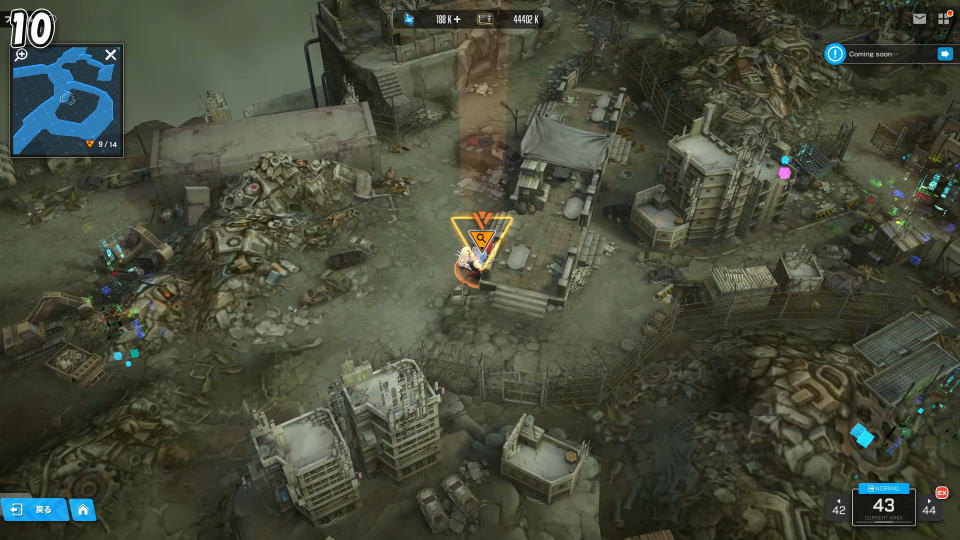The image size is (960, 540).
Task: Close the minimap panel
Action: 110,55
